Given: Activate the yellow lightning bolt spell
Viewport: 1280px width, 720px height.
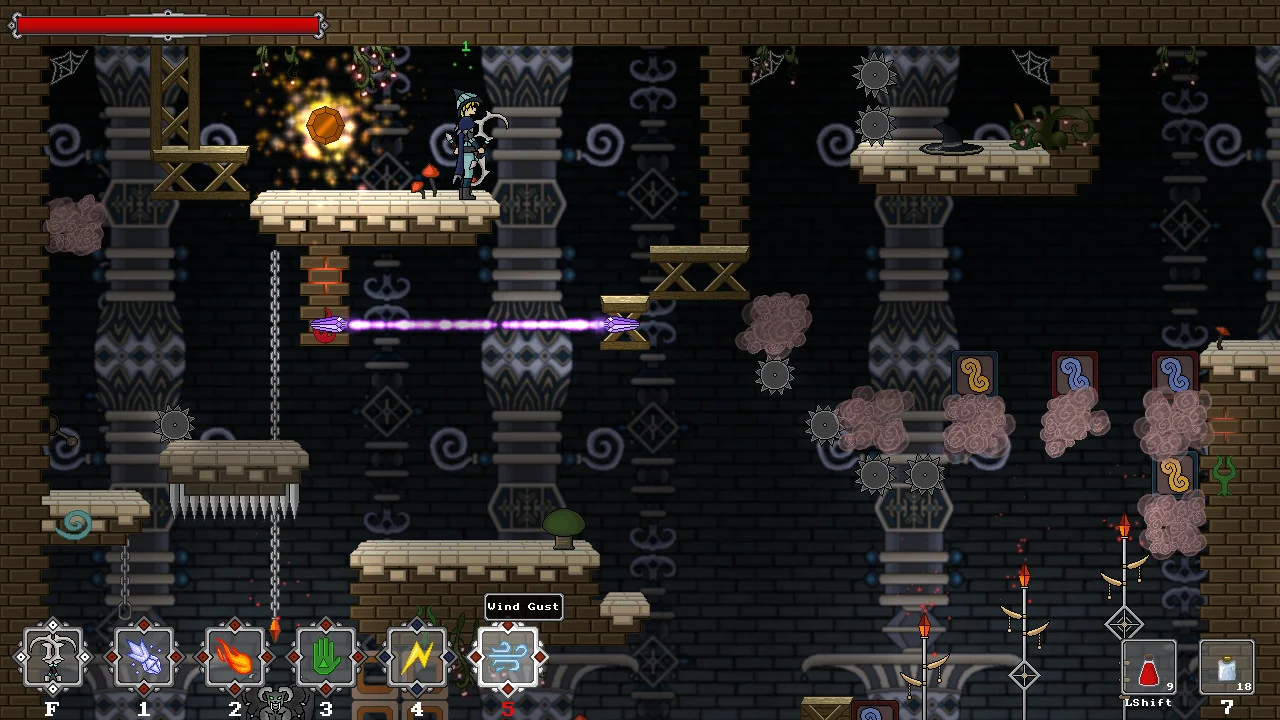Looking at the screenshot, I should coord(417,657).
